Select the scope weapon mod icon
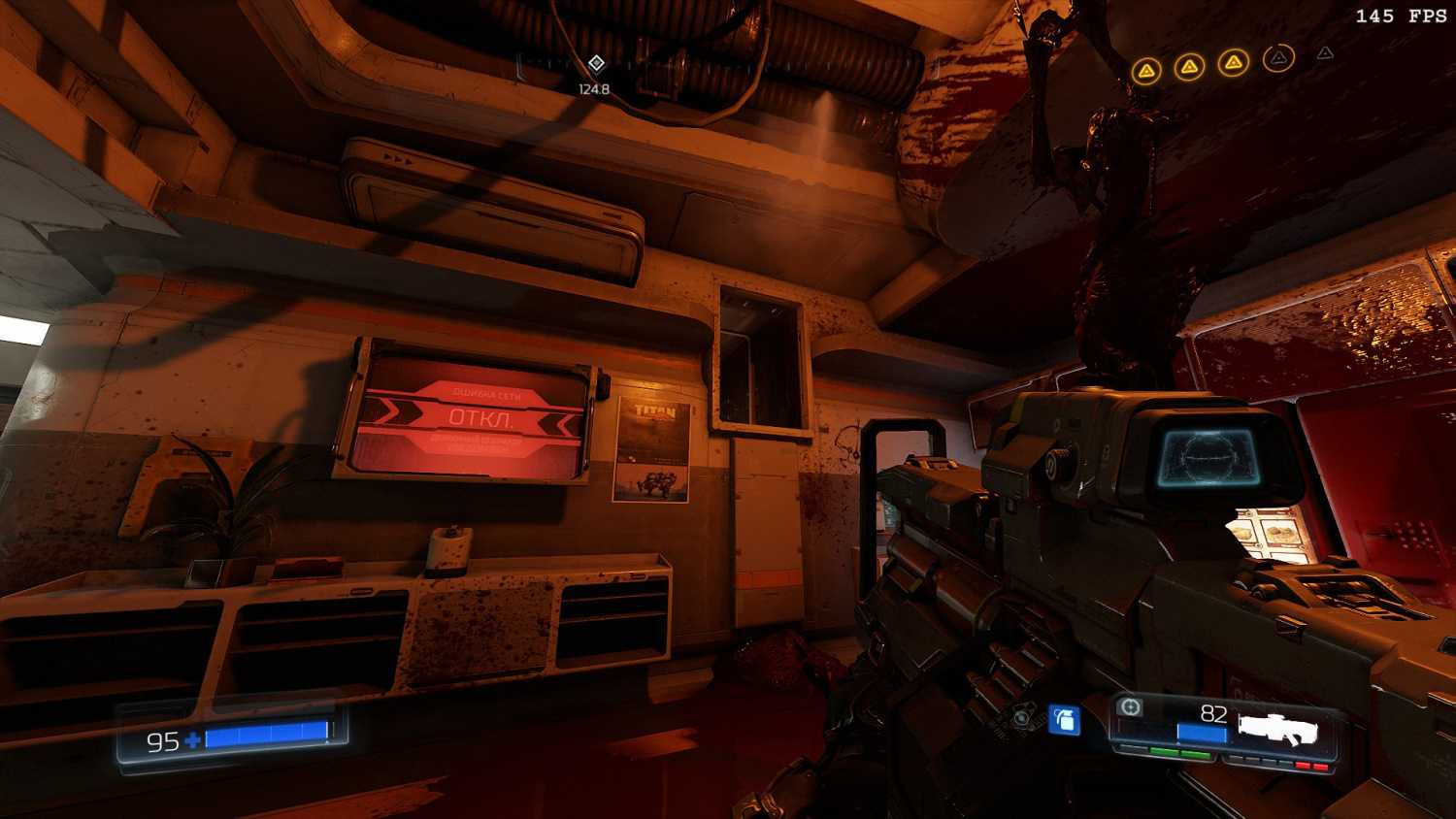Screen dimensions: 1456x819 [1129, 707]
